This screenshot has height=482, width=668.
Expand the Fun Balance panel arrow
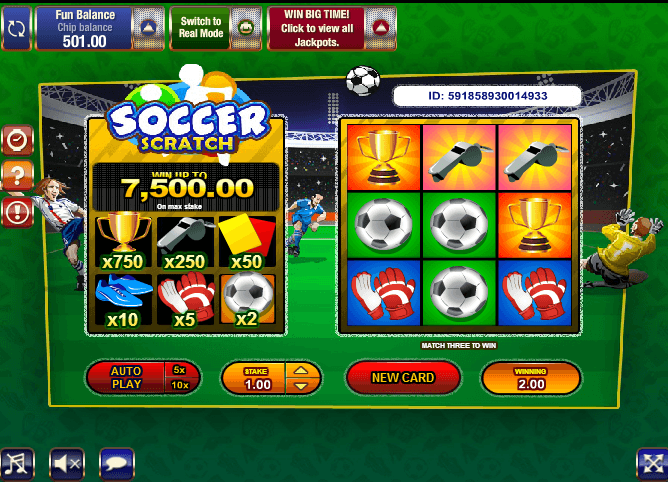click(x=148, y=28)
